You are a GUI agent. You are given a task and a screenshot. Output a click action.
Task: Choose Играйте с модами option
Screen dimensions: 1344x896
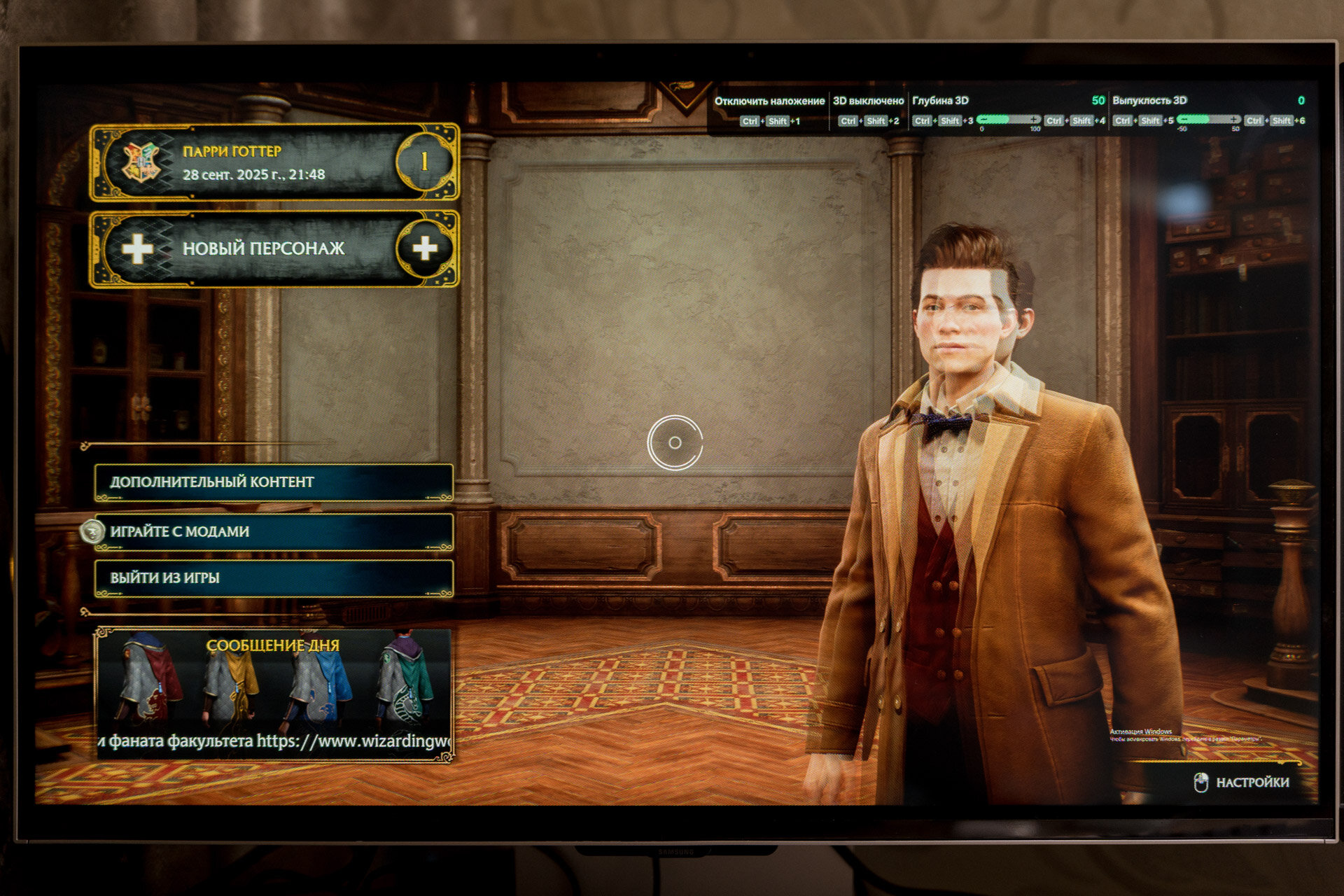tap(274, 532)
